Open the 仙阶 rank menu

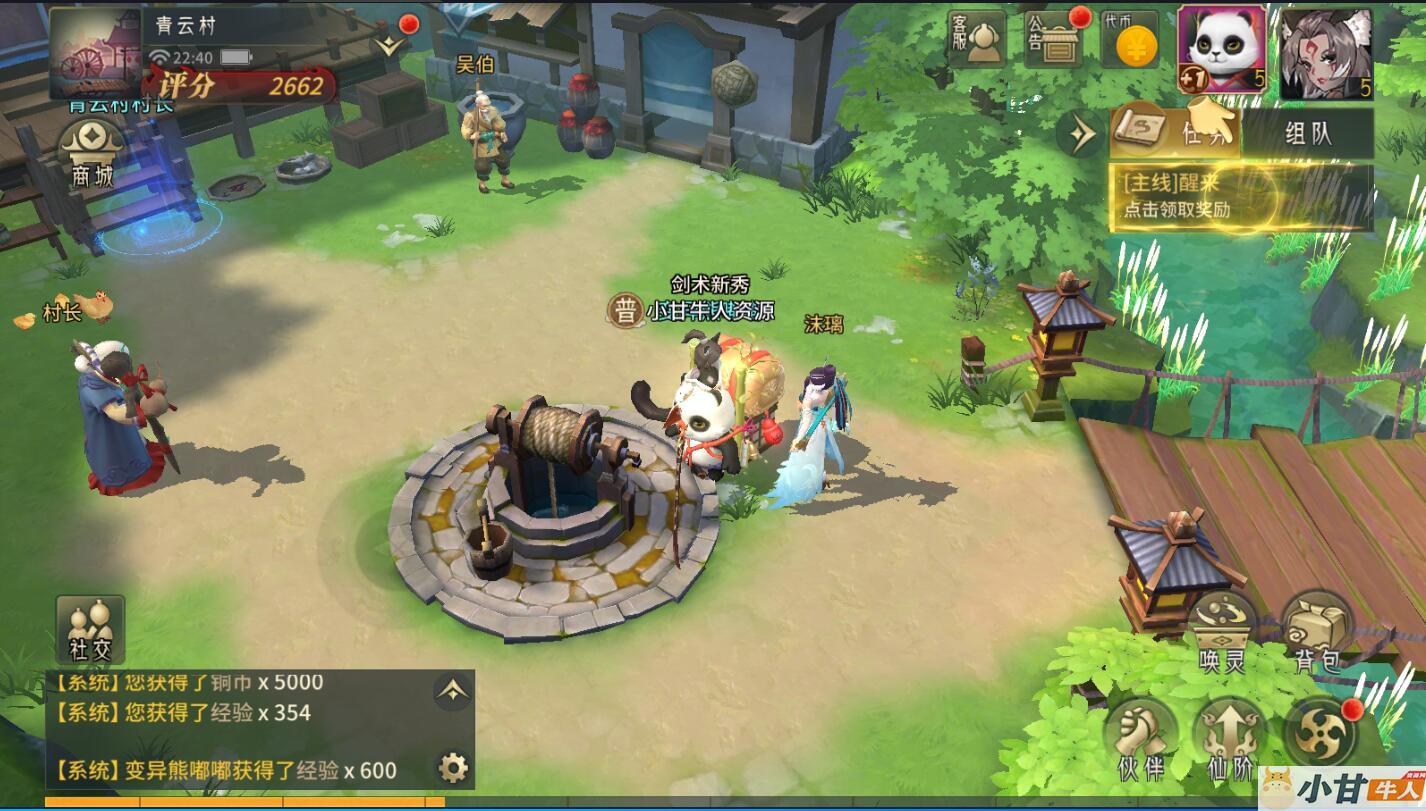pos(1230,740)
